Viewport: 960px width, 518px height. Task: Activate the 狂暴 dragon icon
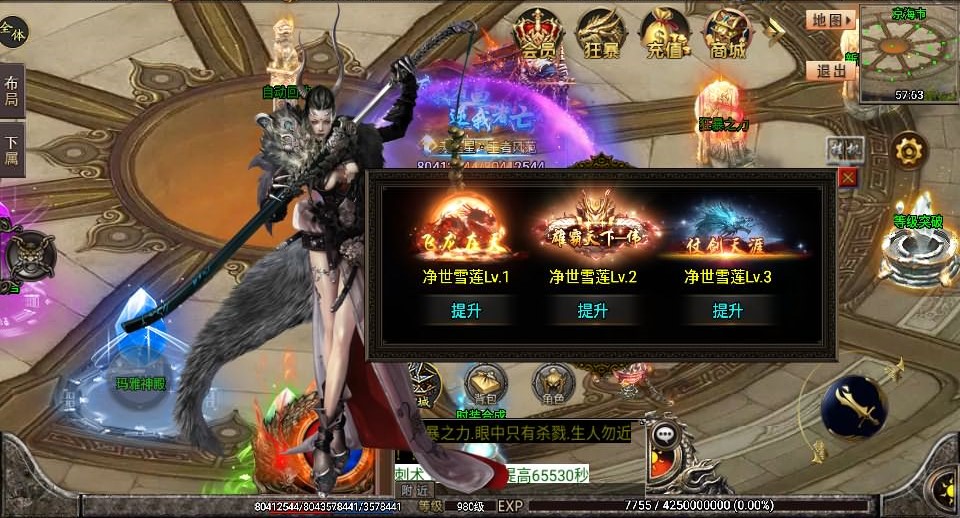click(601, 37)
